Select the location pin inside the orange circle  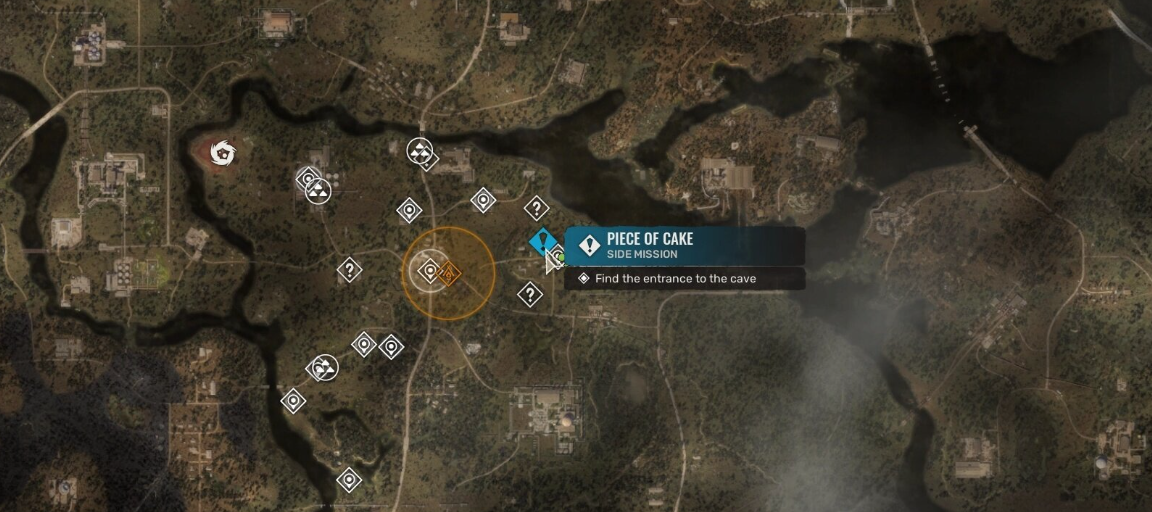click(x=430, y=270)
